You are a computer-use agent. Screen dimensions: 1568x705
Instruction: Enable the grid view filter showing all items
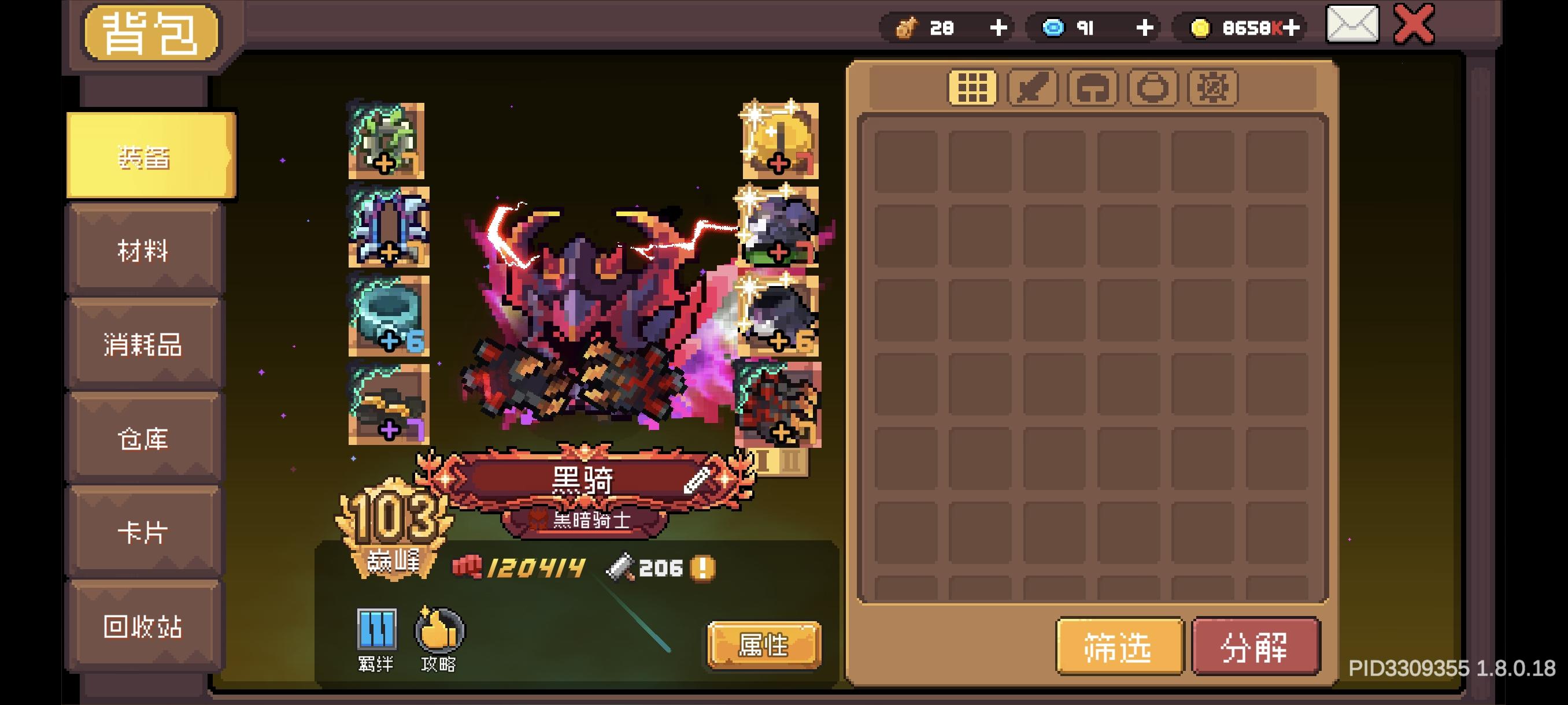[972, 87]
